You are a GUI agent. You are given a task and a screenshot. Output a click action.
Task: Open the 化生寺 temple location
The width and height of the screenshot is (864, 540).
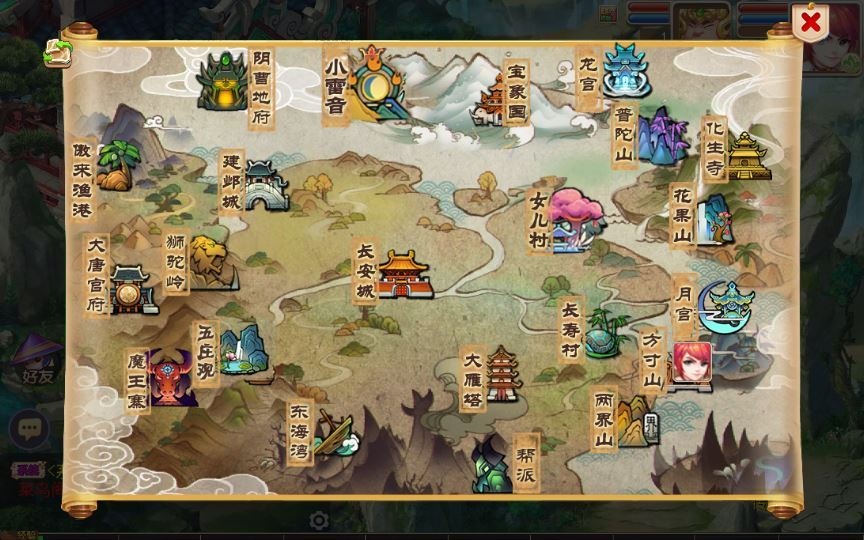pyautogui.click(x=746, y=155)
